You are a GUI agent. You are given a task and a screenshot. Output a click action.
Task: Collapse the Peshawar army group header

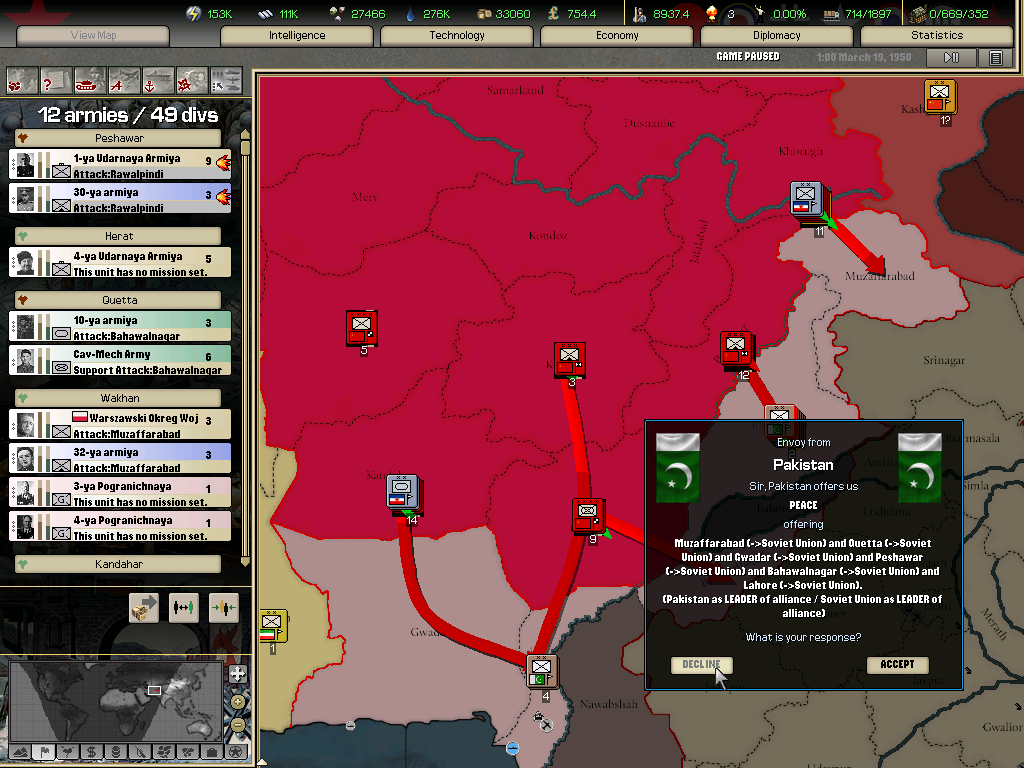click(22, 138)
